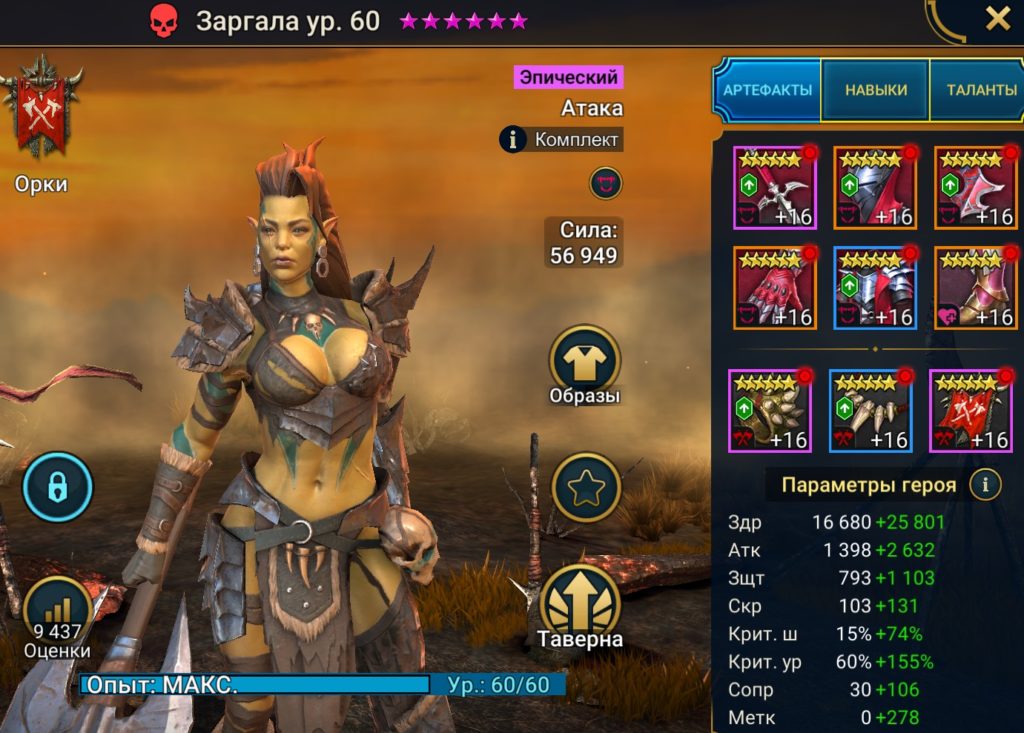The height and width of the screenshot is (733, 1024).
Task: Open the clawed ring accessory slot
Action: [x=770, y=411]
